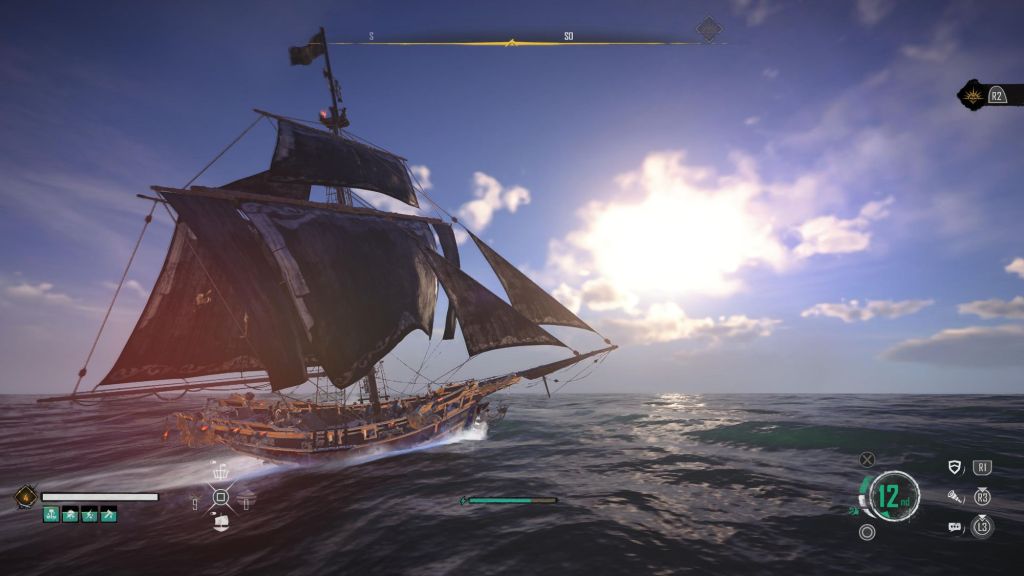
Task: Click the anchor buff icon
Action: 51,514
